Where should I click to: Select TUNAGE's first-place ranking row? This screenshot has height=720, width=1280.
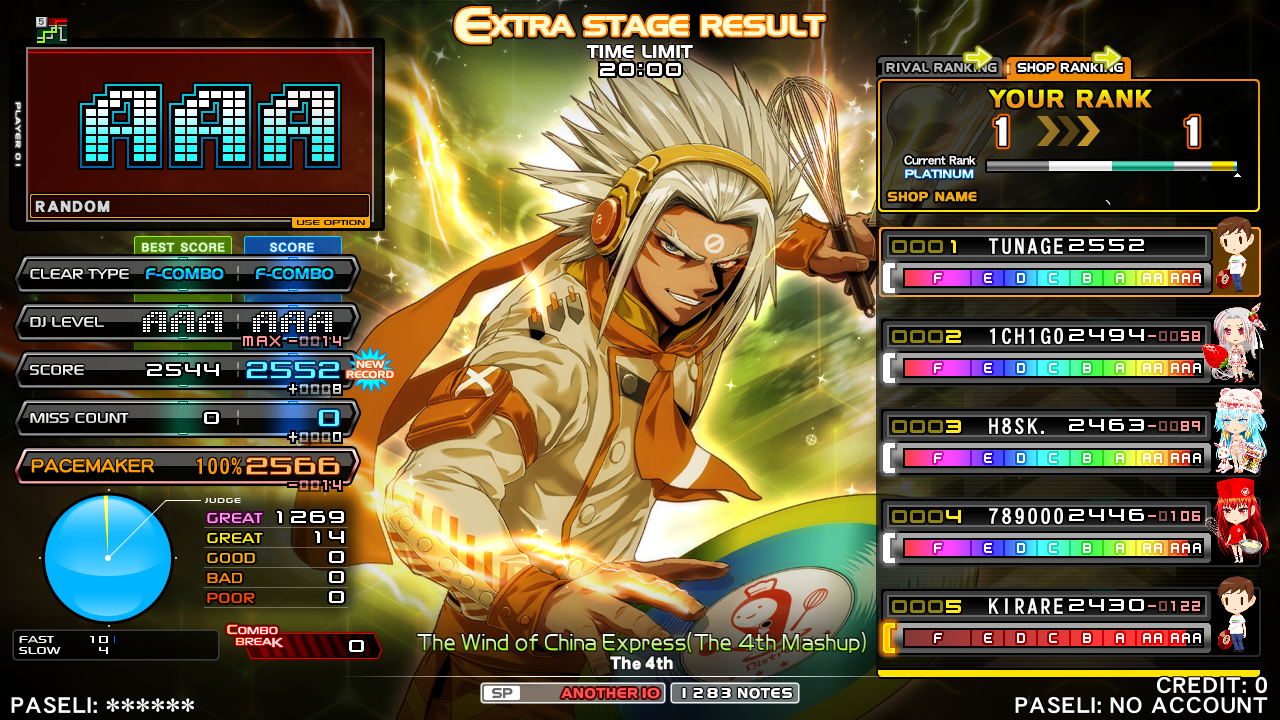[x=1046, y=262]
